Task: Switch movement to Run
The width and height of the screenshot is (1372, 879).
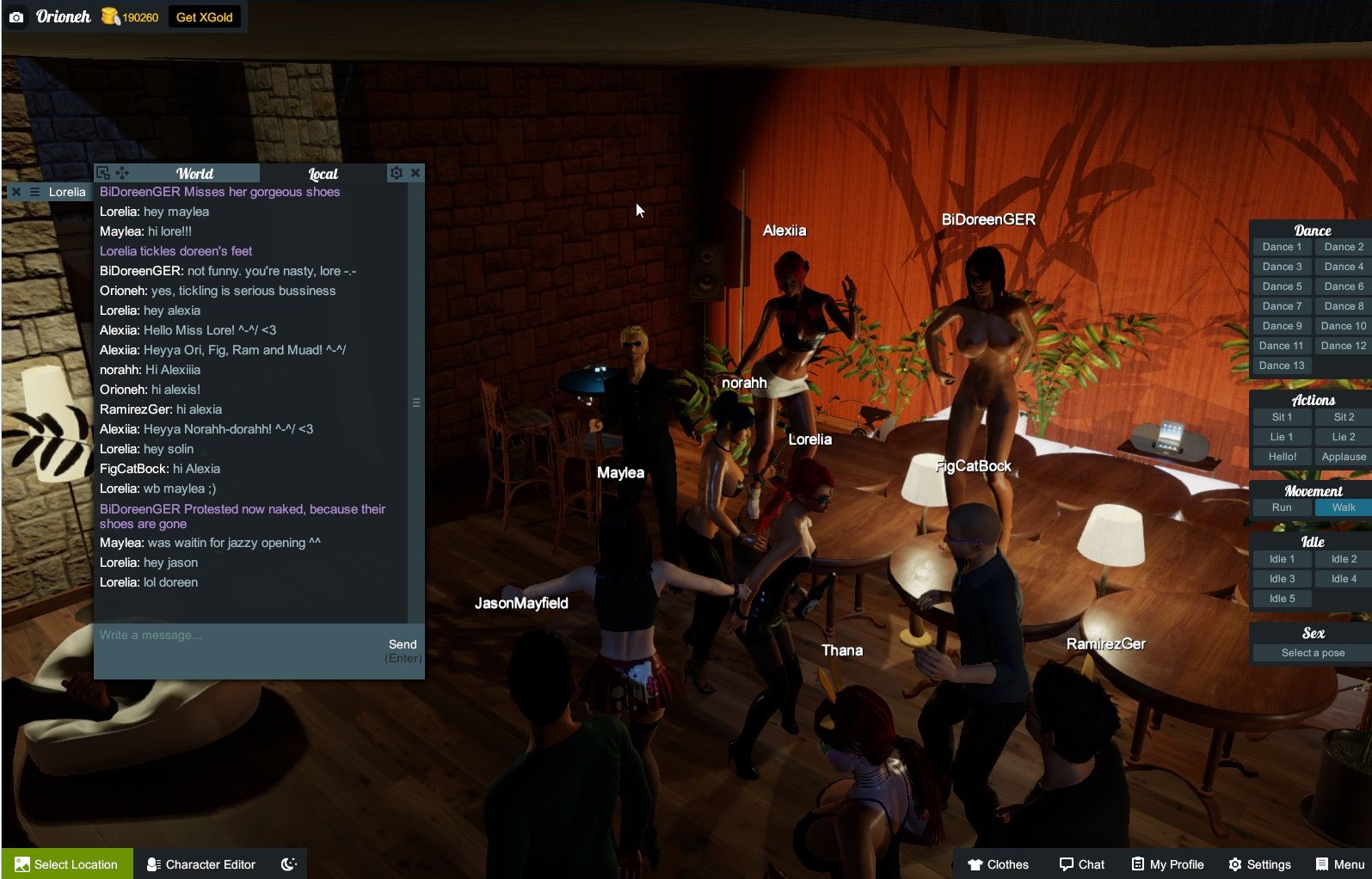Action: 1282,507
